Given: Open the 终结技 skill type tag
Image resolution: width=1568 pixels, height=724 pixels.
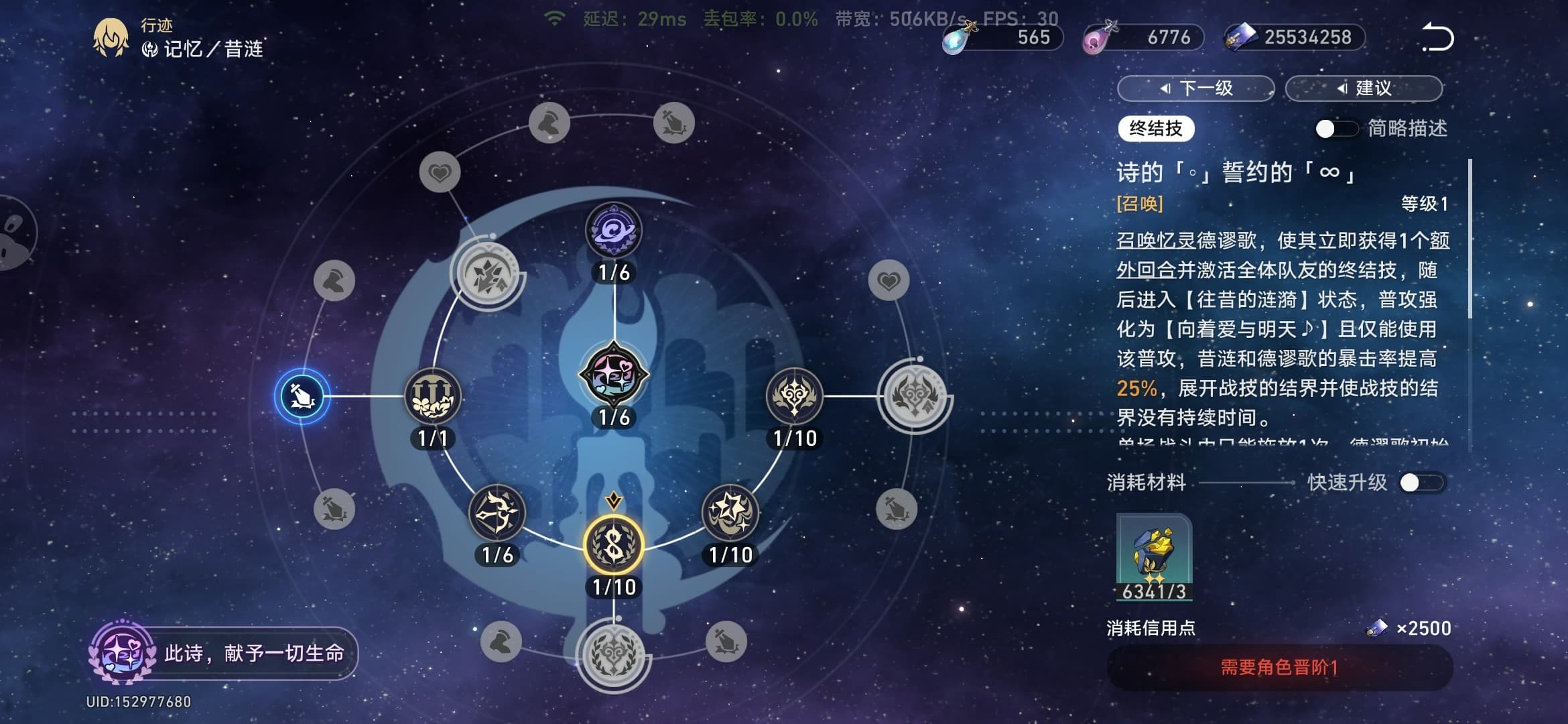Looking at the screenshot, I should [x=1156, y=129].
